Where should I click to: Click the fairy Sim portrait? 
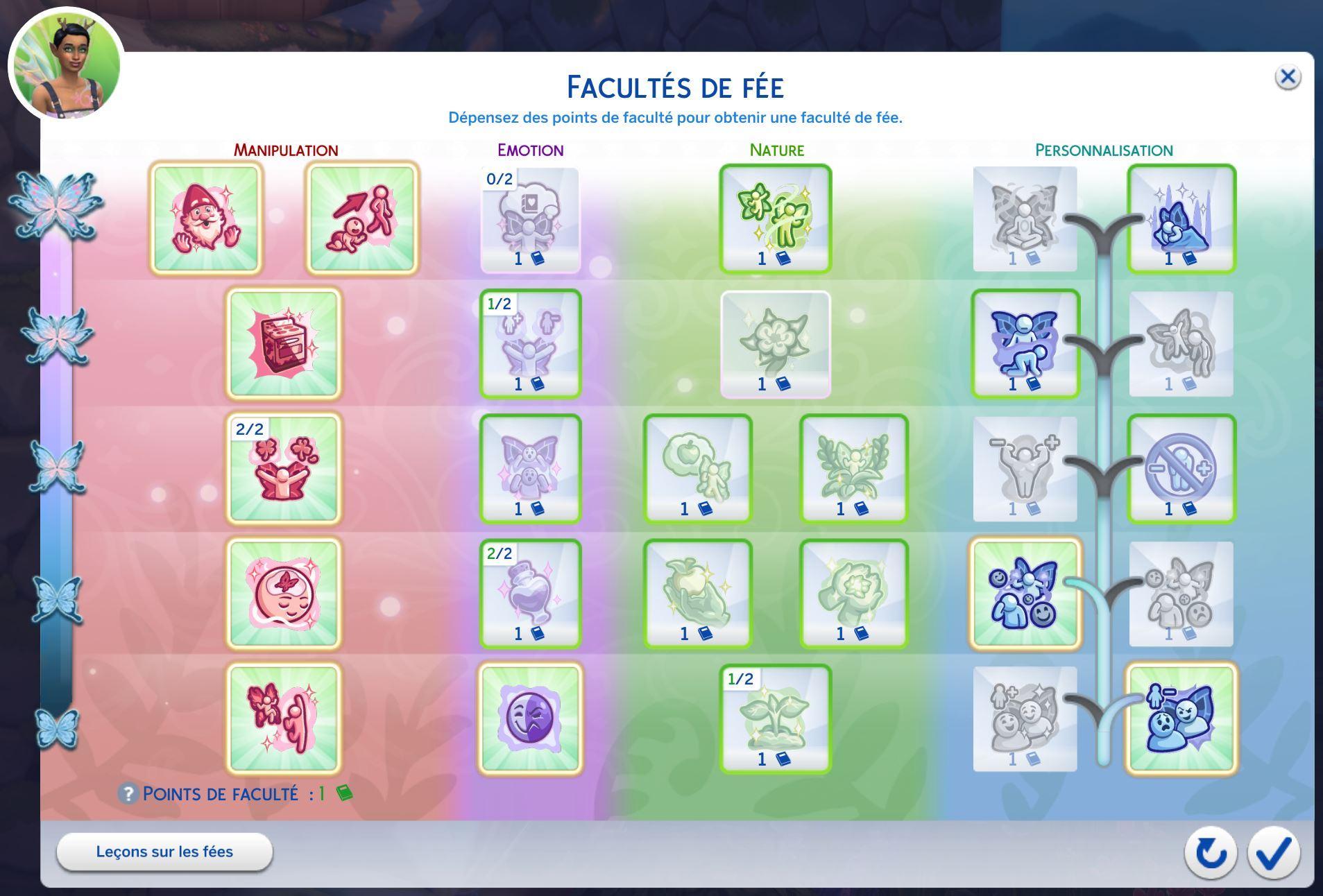point(67,65)
